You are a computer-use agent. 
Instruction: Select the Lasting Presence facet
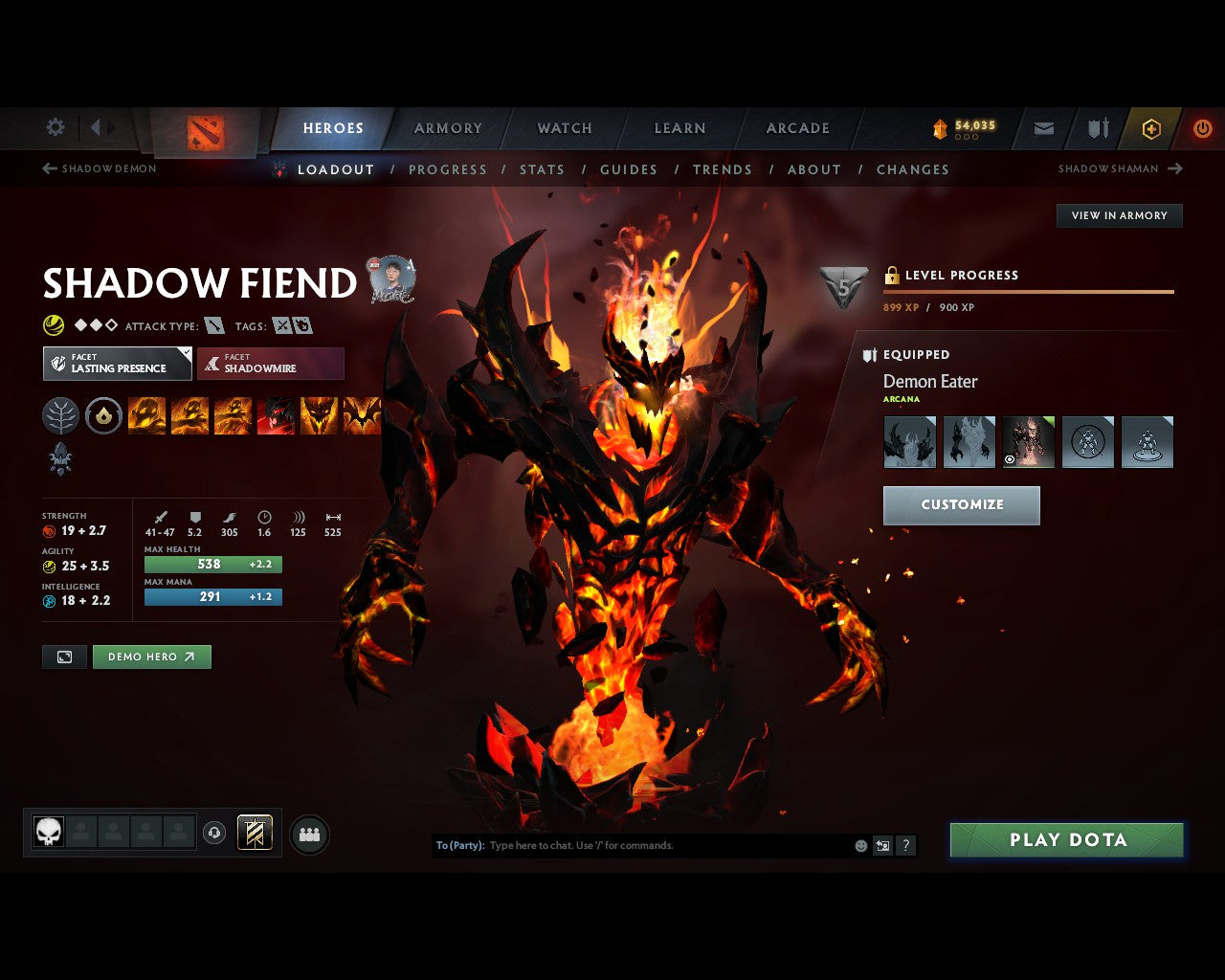[x=117, y=364]
